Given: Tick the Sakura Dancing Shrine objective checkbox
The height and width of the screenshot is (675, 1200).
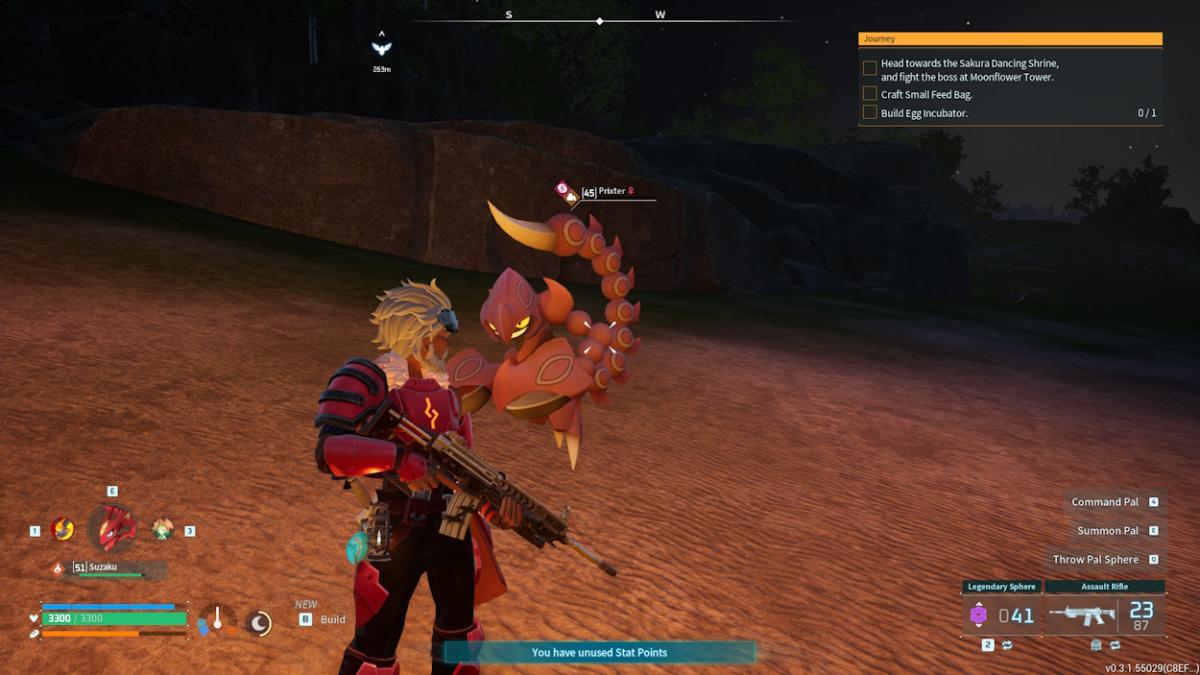Looking at the screenshot, I should (x=870, y=68).
